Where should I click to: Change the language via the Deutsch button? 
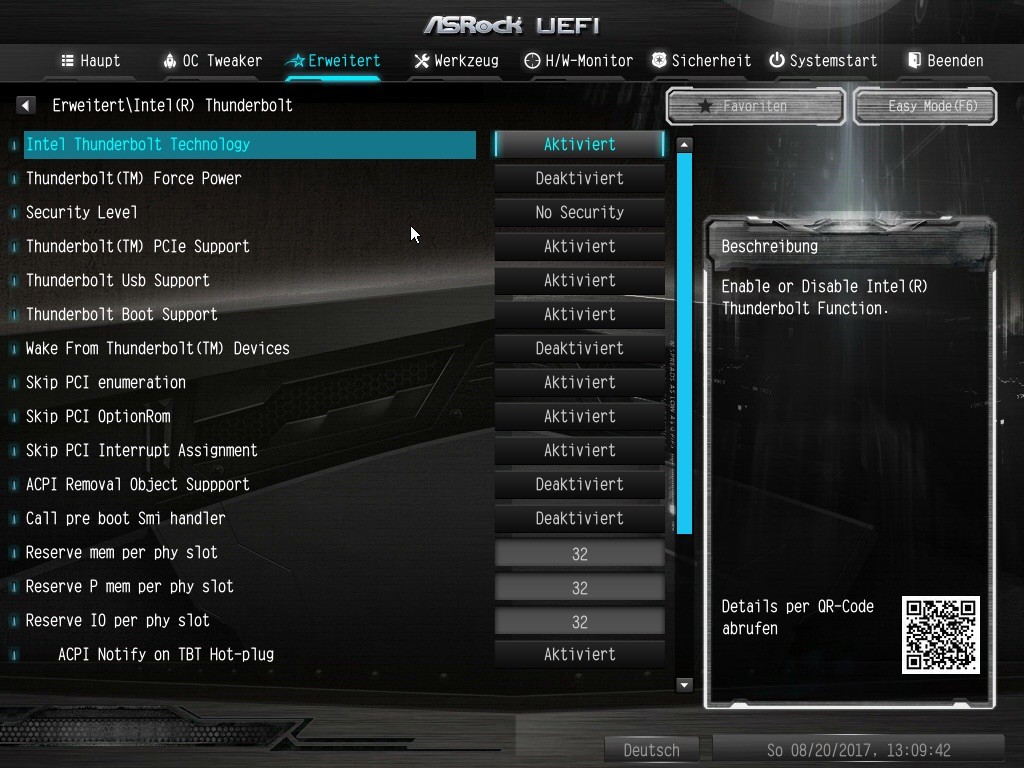click(651, 750)
